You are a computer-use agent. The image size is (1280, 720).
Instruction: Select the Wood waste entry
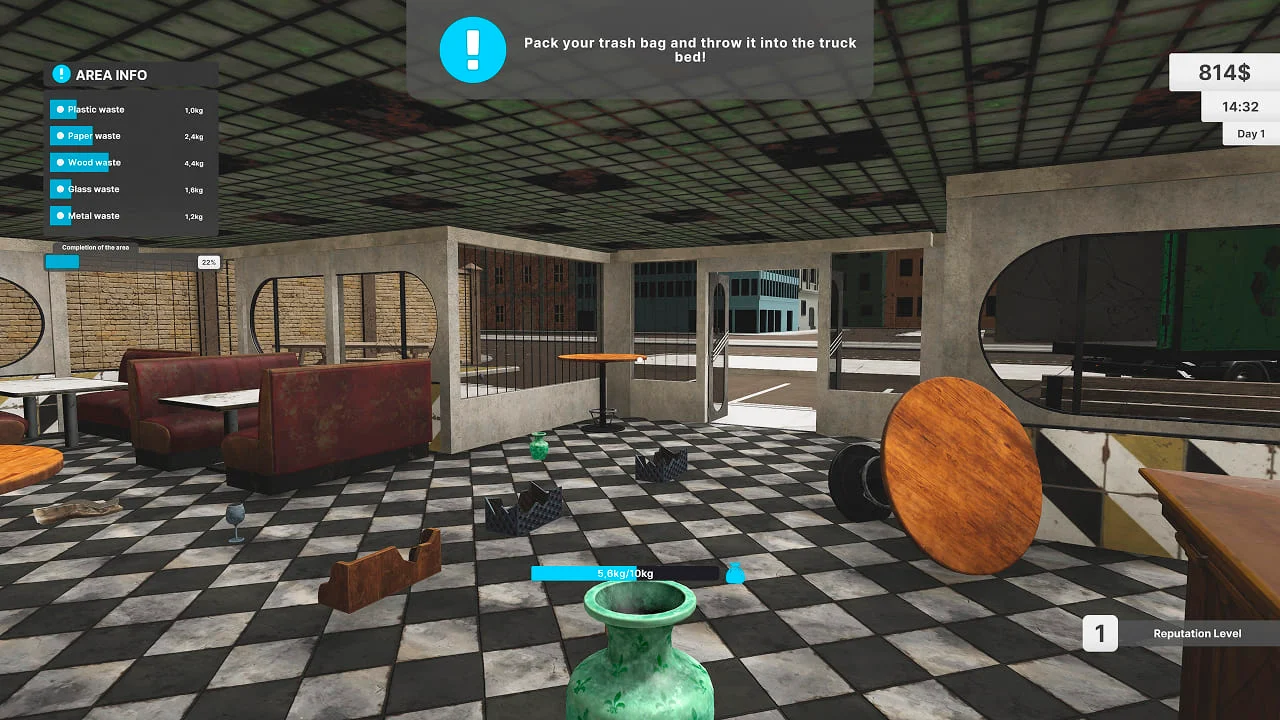coord(93,163)
